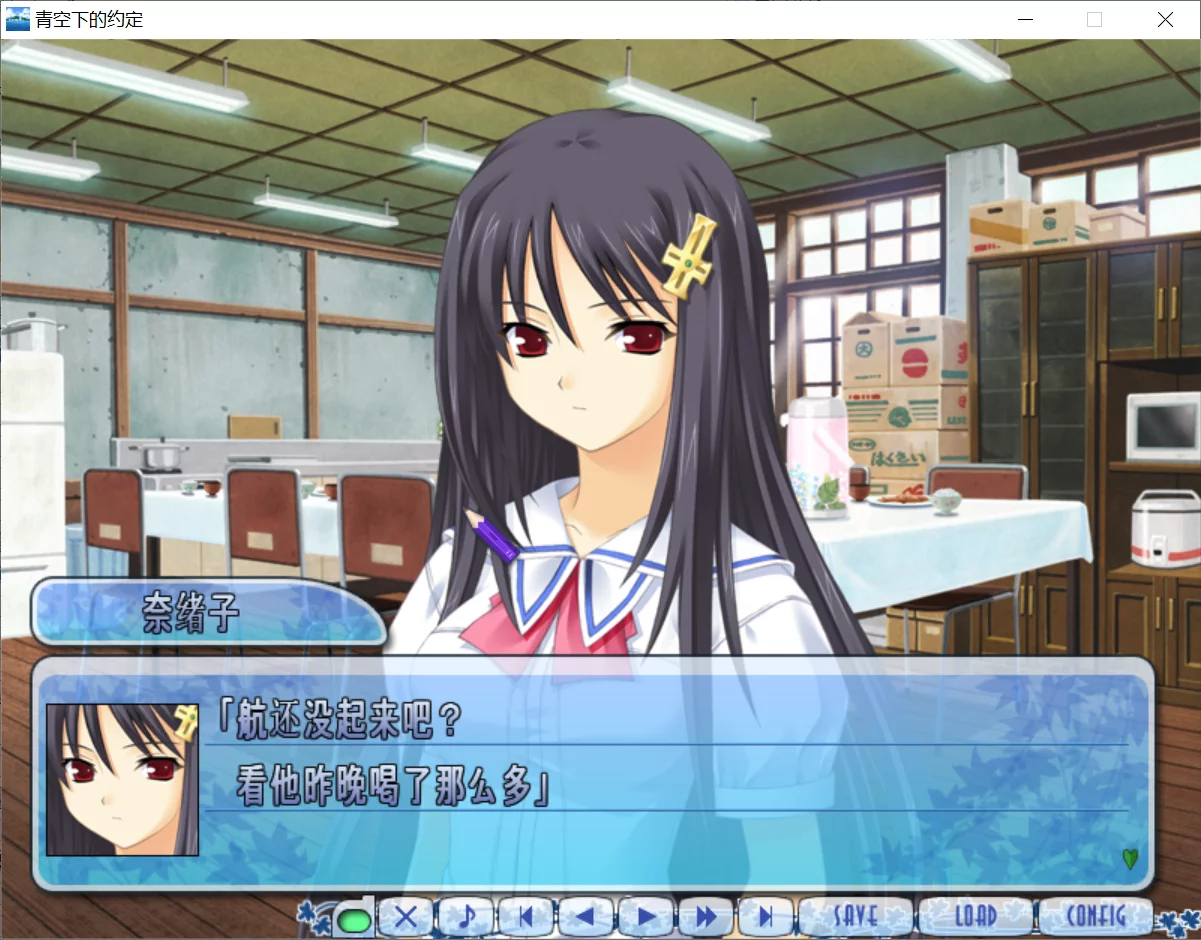Skip ahead with the skip-to-next button
The height and width of the screenshot is (940, 1201).
click(766, 916)
